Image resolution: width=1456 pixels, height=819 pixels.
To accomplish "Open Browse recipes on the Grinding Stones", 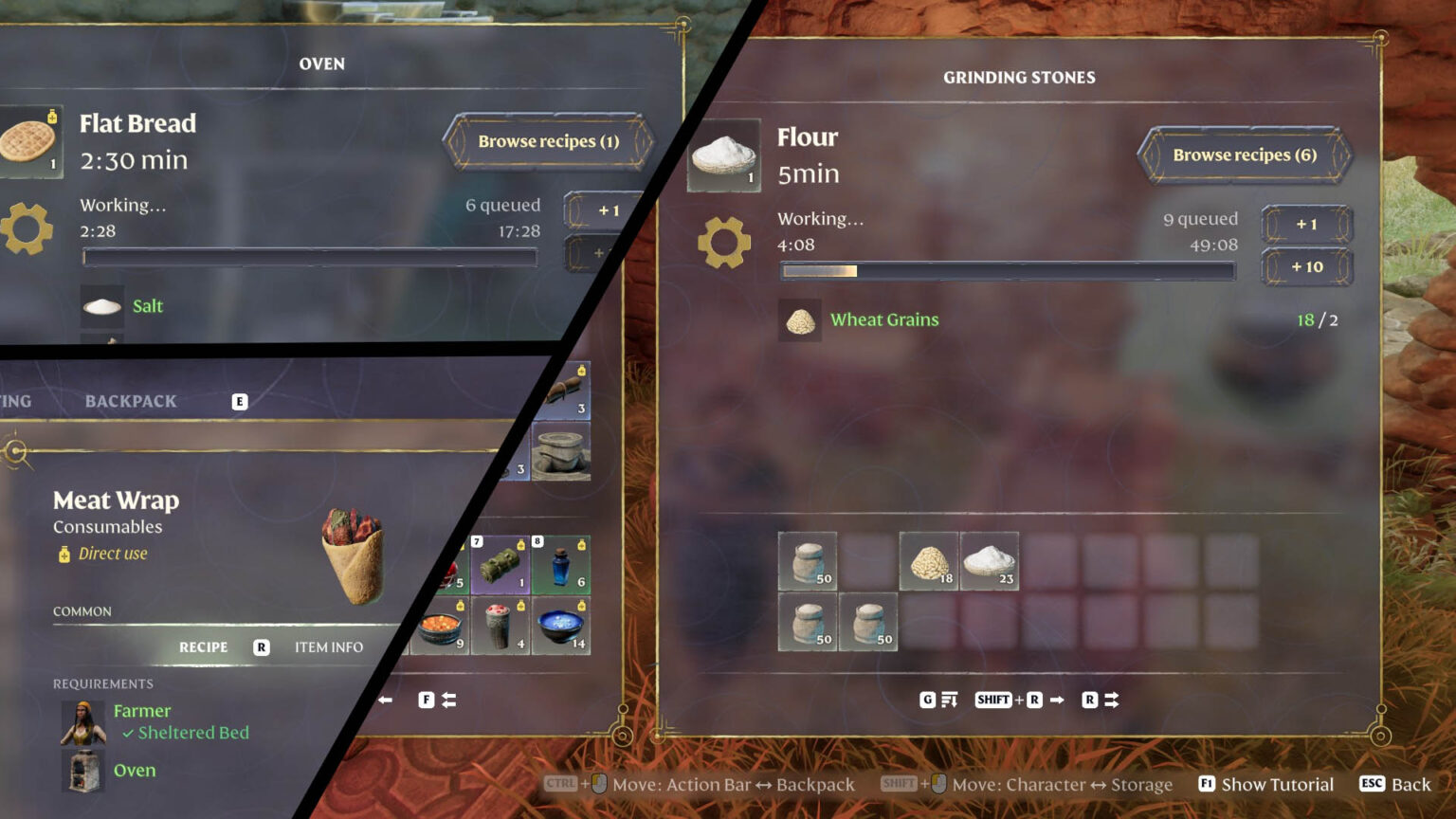I will [x=1245, y=155].
